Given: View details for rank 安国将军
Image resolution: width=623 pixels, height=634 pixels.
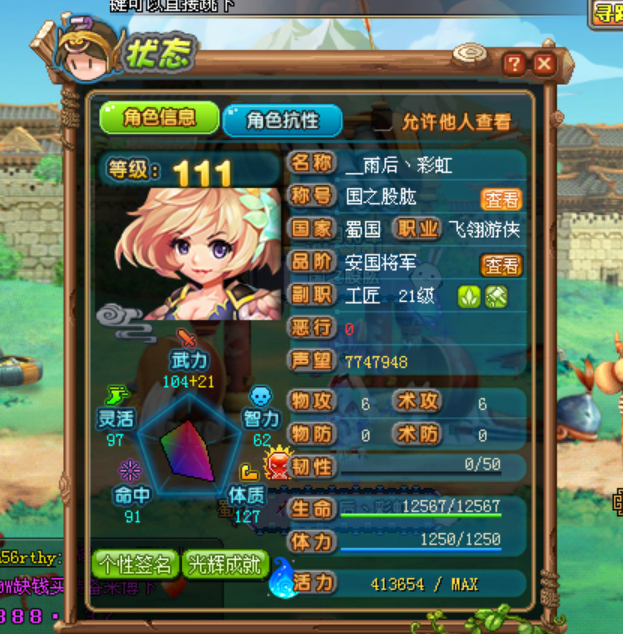Looking at the screenshot, I should tap(501, 265).
